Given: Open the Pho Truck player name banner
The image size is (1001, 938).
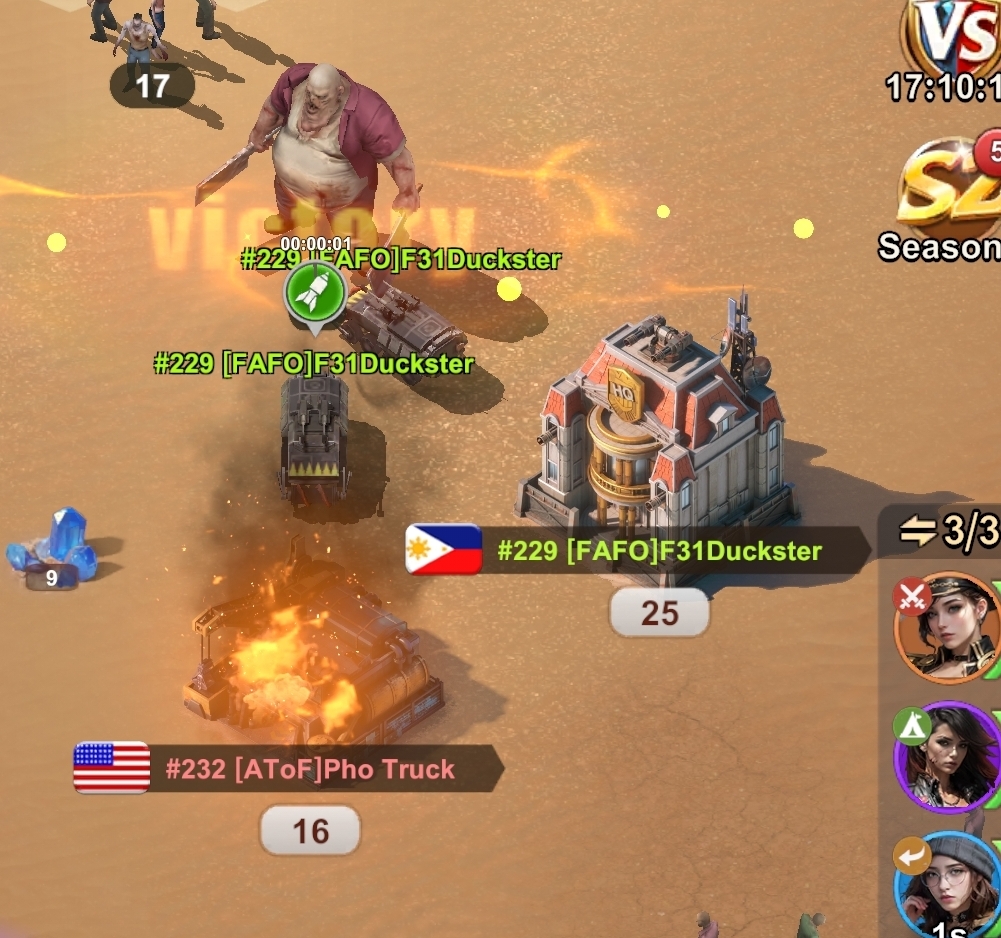Looking at the screenshot, I should (x=288, y=769).
